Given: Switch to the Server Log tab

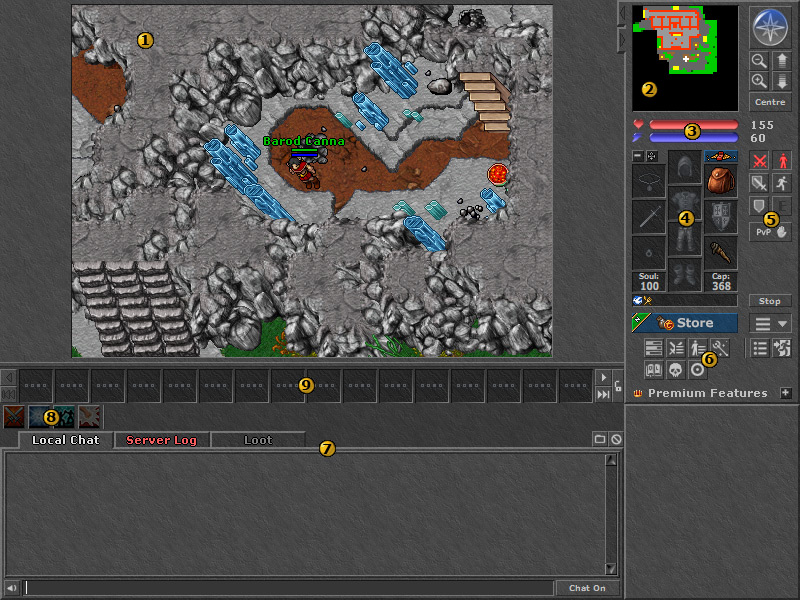Looking at the screenshot, I should [x=161, y=440].
